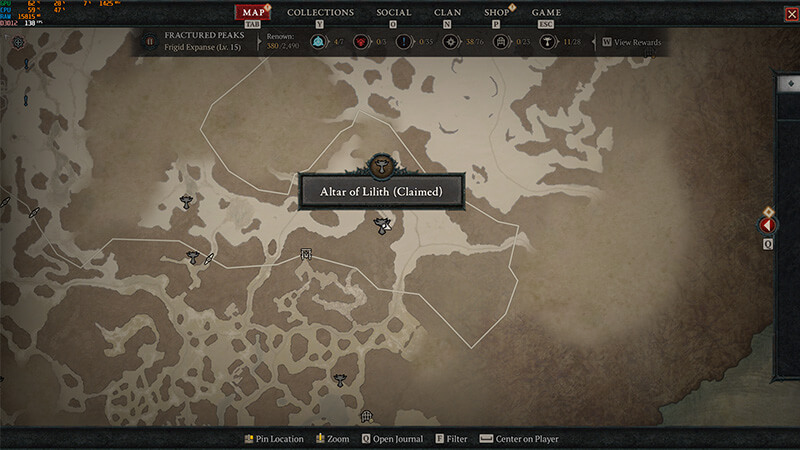Click the Fractured Peaks region emblem
The width and height of the screenshot is (800, 450).
151,42
